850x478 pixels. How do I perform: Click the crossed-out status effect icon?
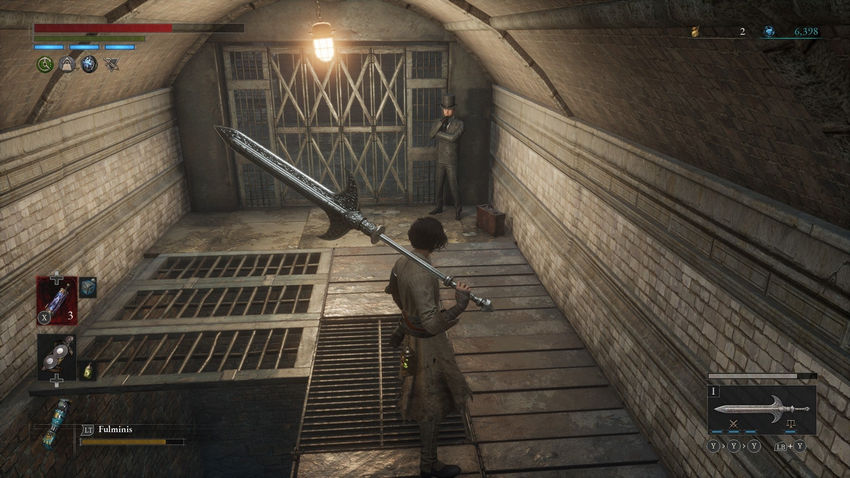click(x=111, y=65)
